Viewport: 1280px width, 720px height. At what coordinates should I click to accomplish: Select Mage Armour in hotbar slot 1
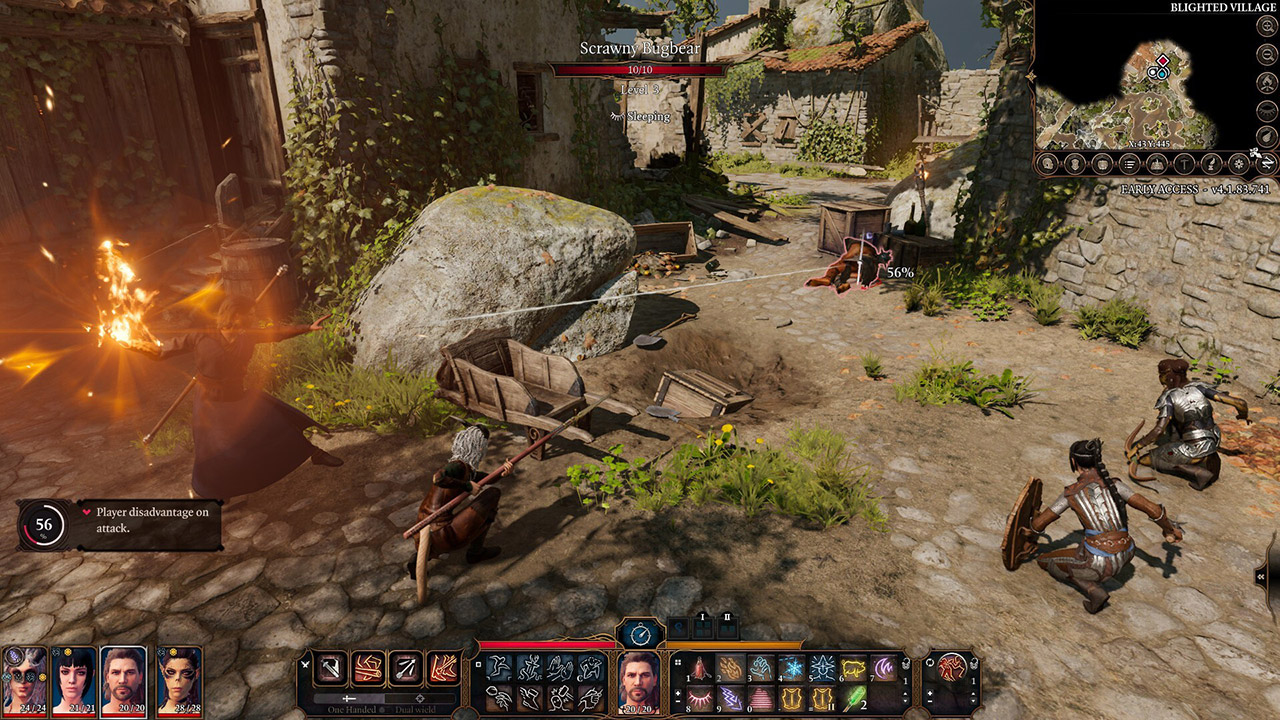point(698,666)
